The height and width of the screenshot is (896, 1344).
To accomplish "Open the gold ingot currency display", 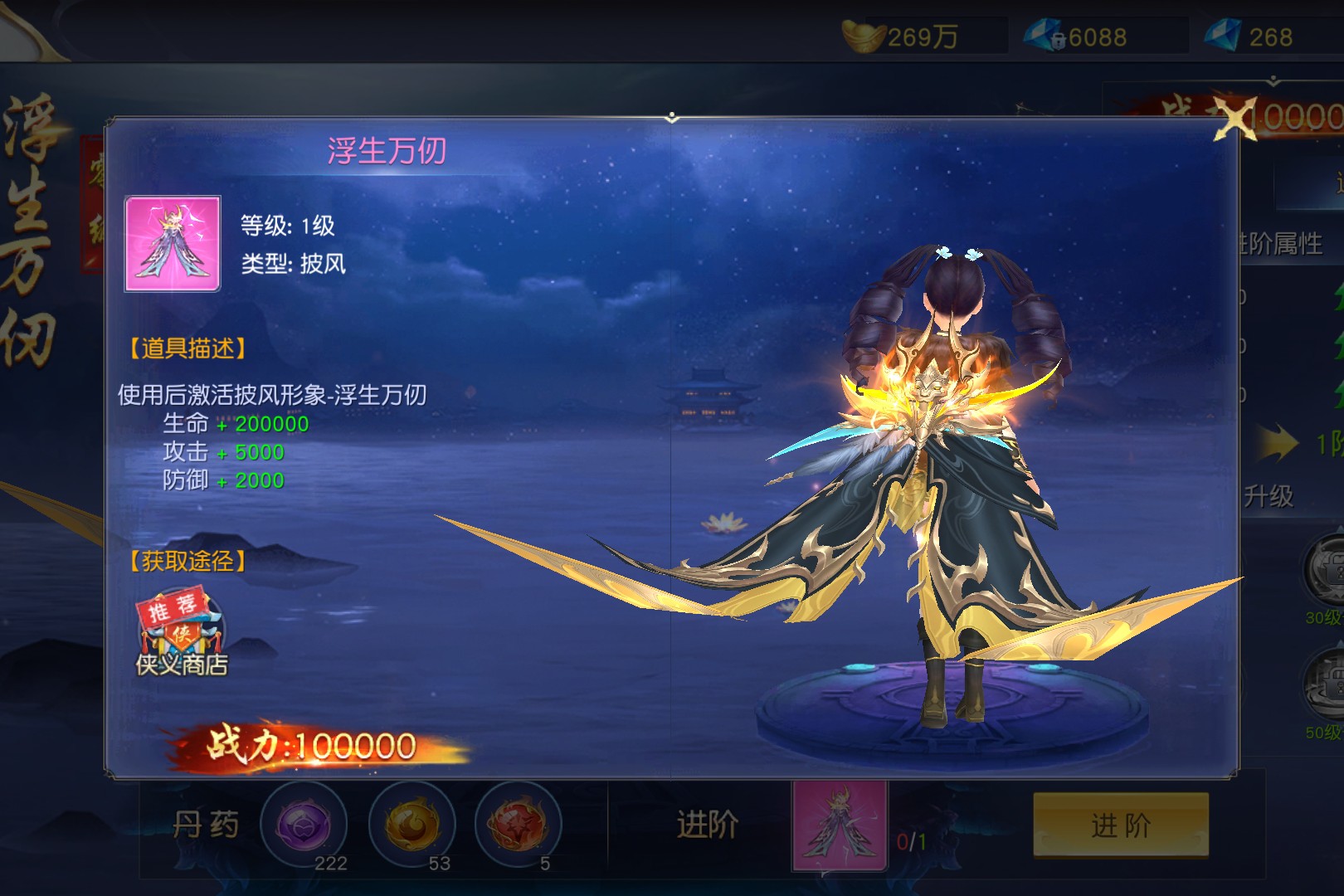I will (x=904, y=37).
